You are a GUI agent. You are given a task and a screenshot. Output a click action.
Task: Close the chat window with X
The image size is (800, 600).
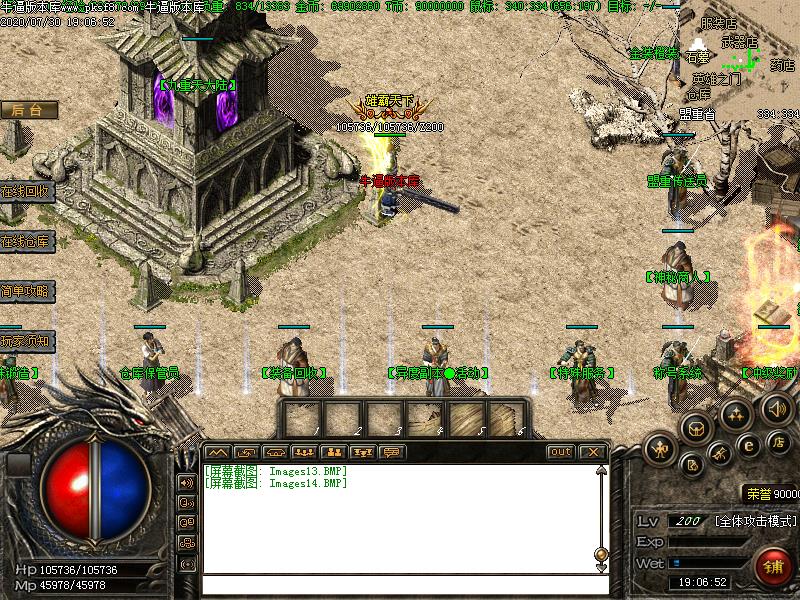594,452
